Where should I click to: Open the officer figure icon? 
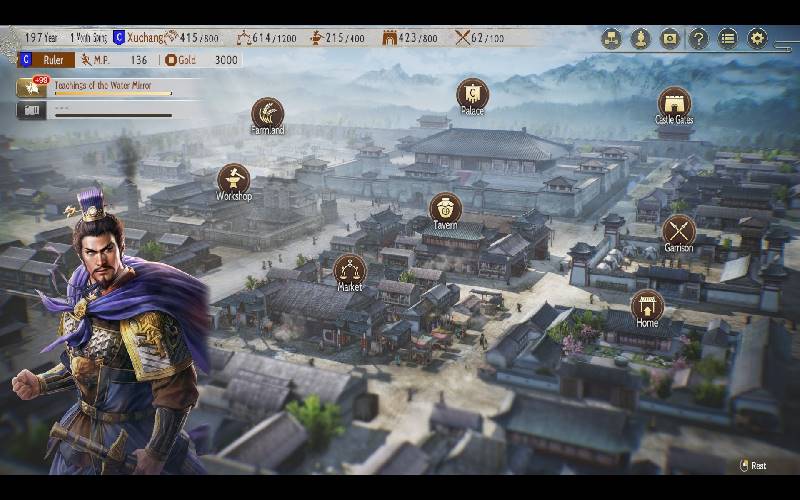click(641, 39)
